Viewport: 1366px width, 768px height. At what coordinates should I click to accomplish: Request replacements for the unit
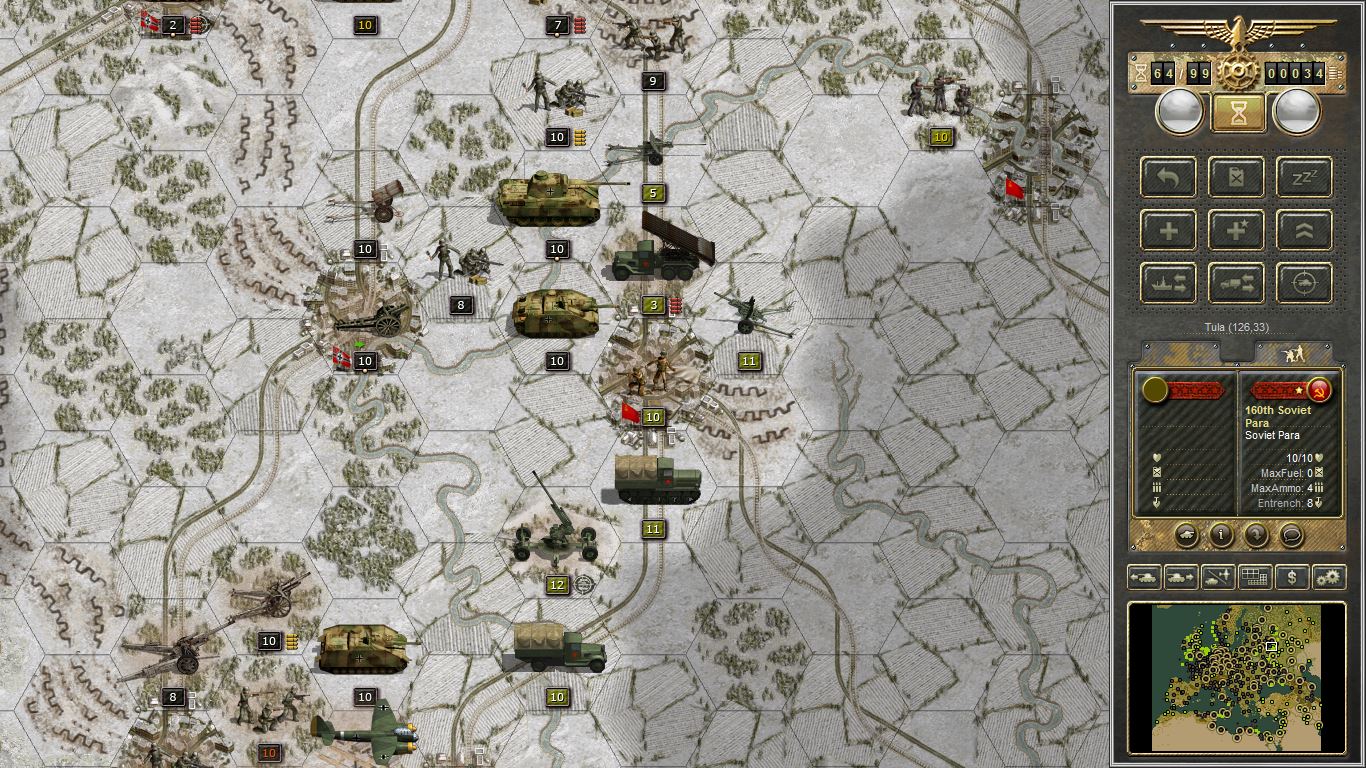point(1168,230)
